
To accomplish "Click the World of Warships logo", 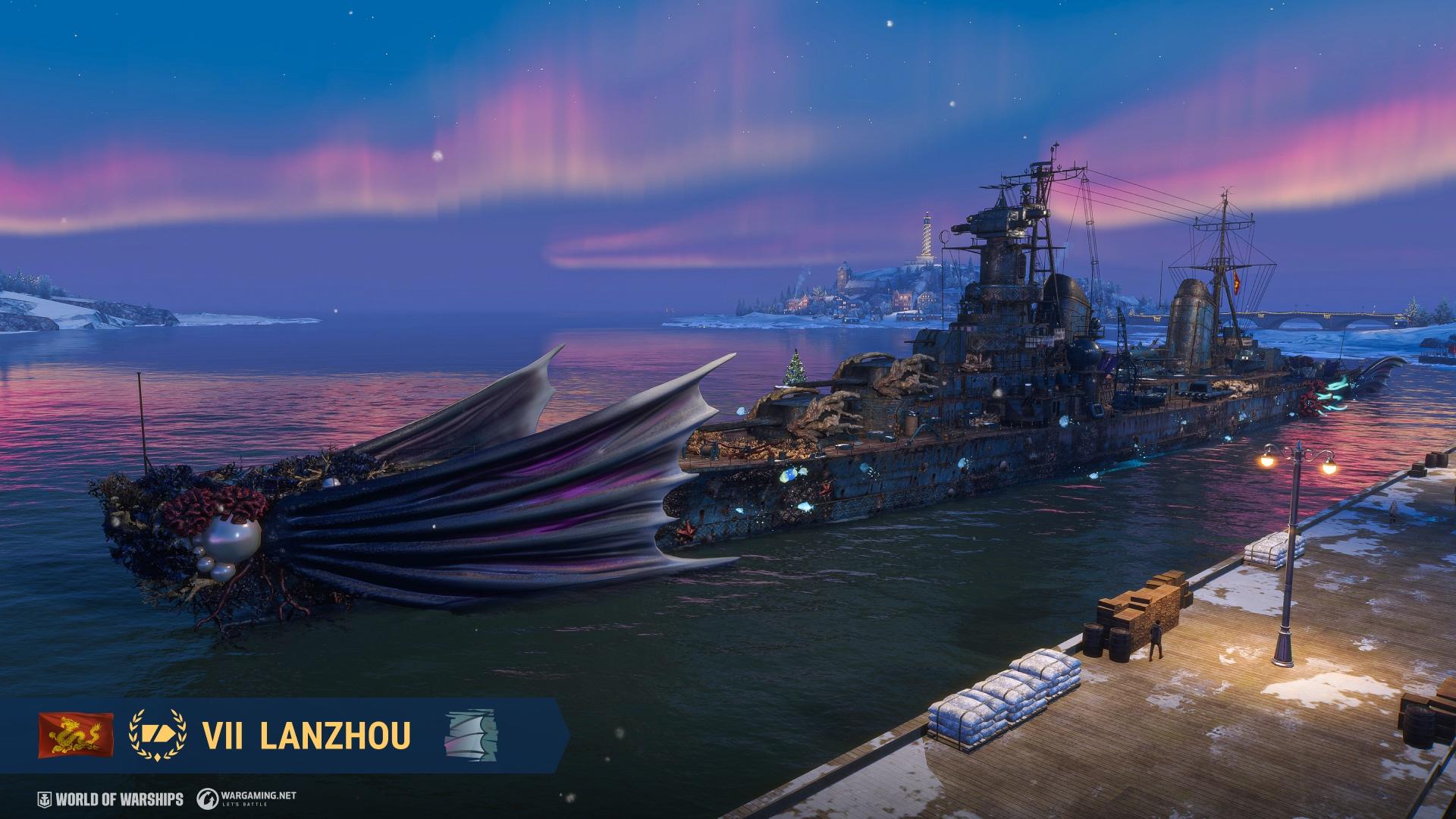I will click(x=111, y=799).
